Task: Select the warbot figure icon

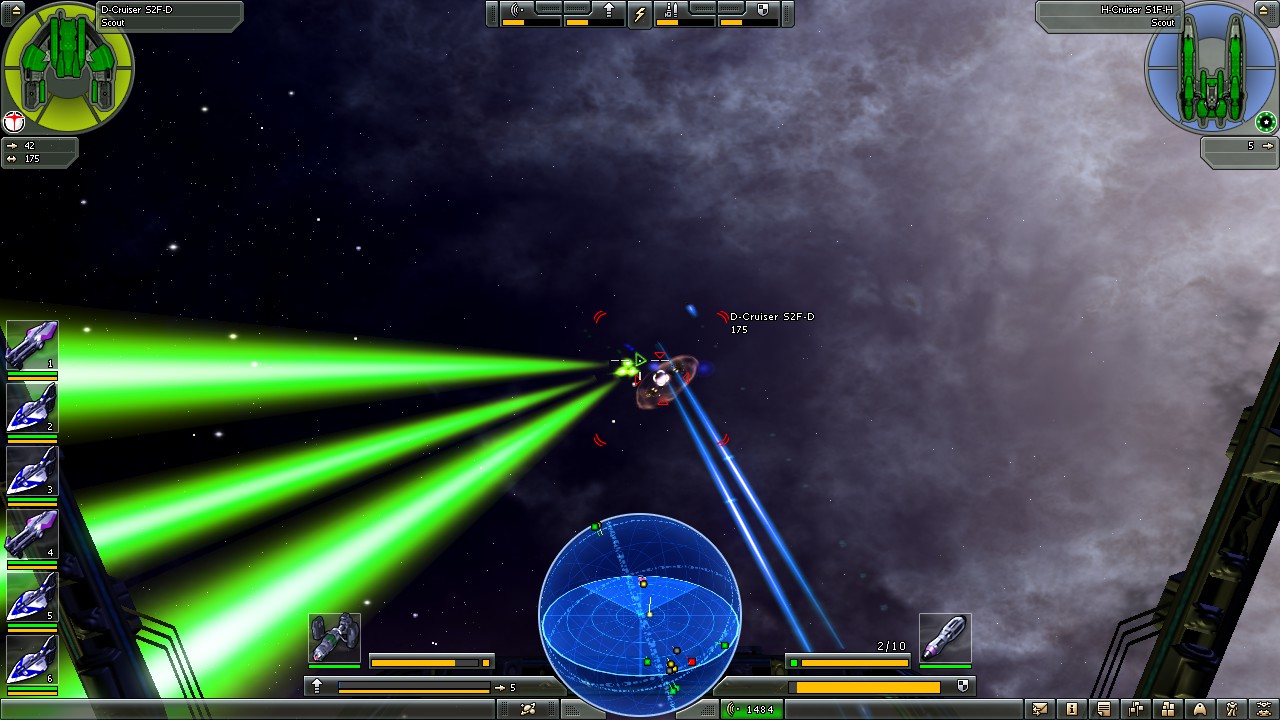Action: [1229, 708]
